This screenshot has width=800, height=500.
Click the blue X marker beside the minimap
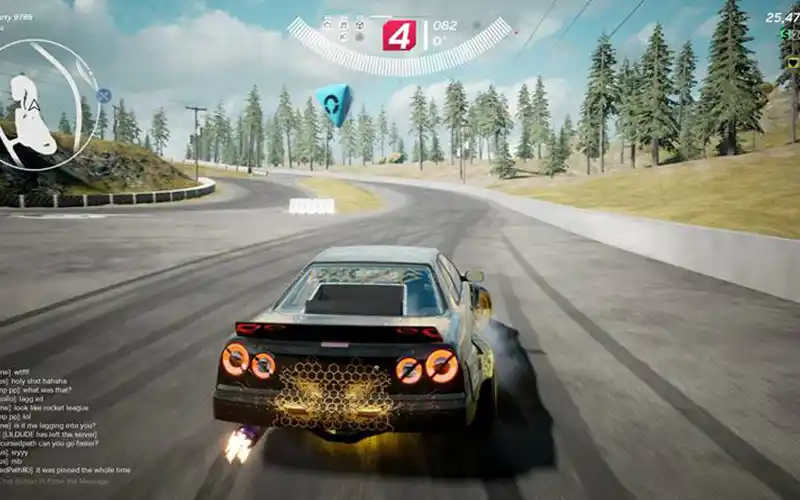pos(103,96)
